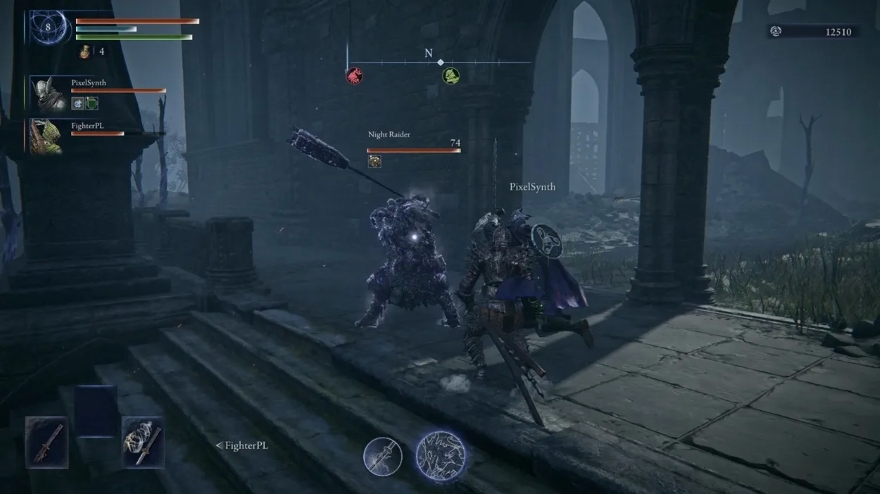Image resolution: width=880 pixels, height=494 pixels.
Task: Click the red enemy marker on compass
Action: (x=354, y=75)
